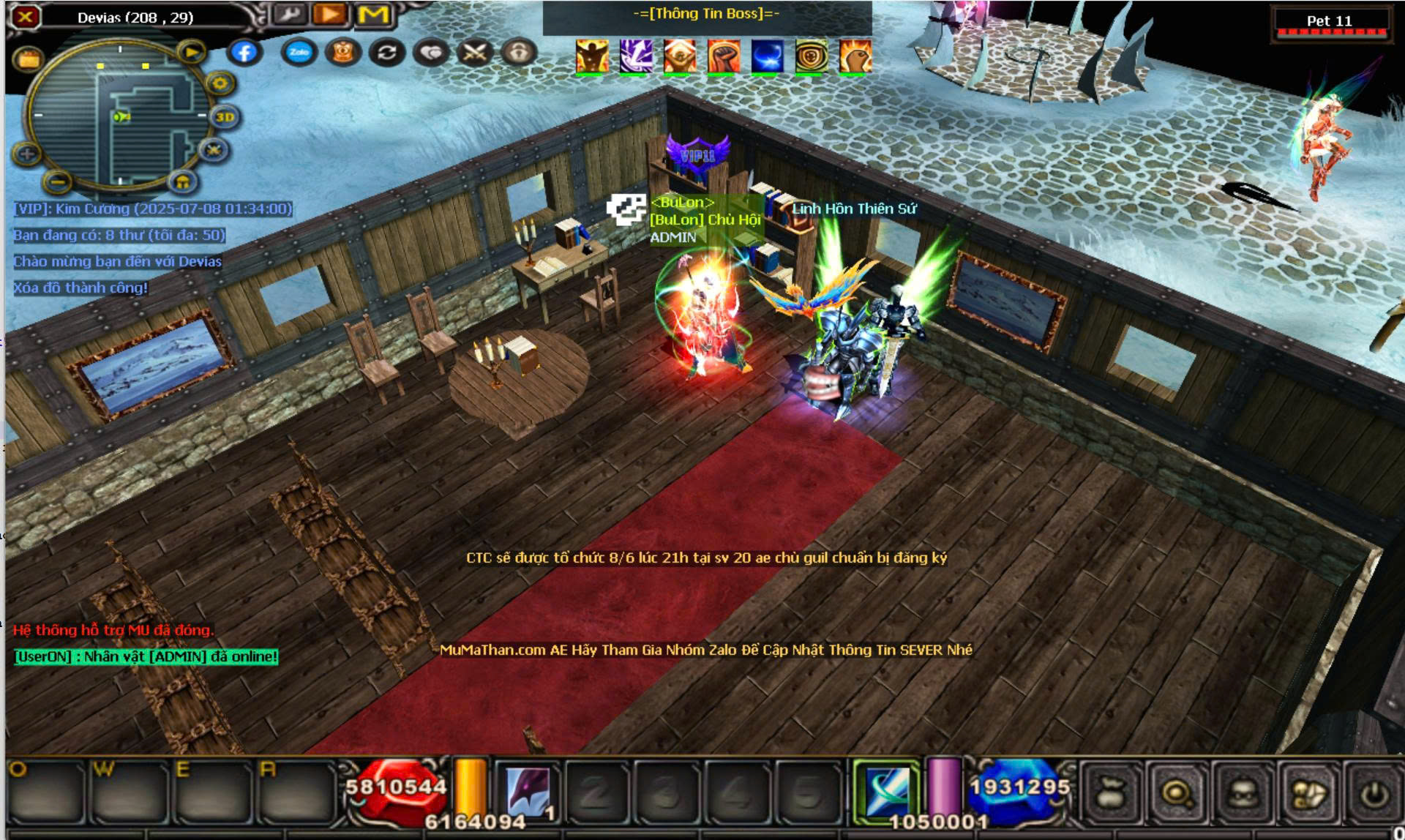This screenshot has height=840, width=1405.
Task: Open the minimap gear settings
Action: tap(220, 83)
